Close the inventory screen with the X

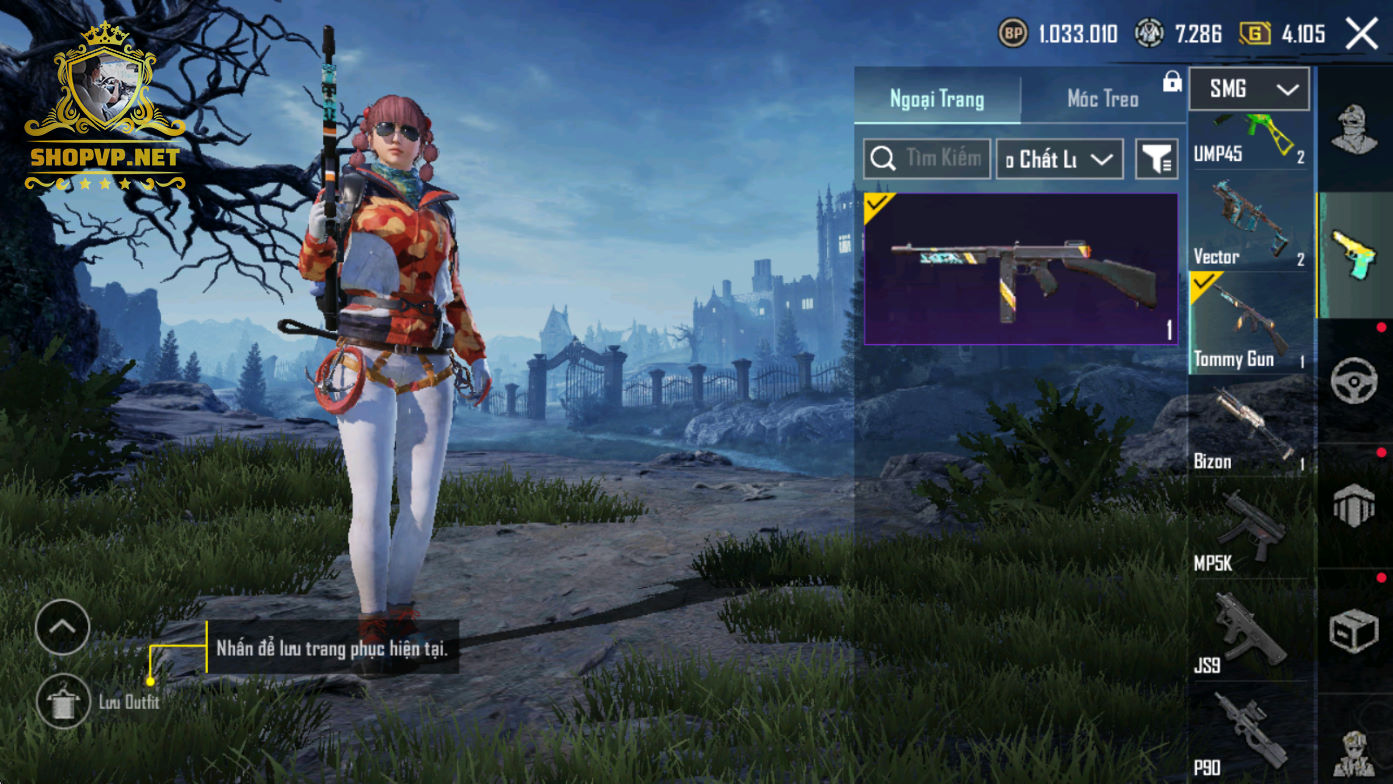pos(1361,34)
